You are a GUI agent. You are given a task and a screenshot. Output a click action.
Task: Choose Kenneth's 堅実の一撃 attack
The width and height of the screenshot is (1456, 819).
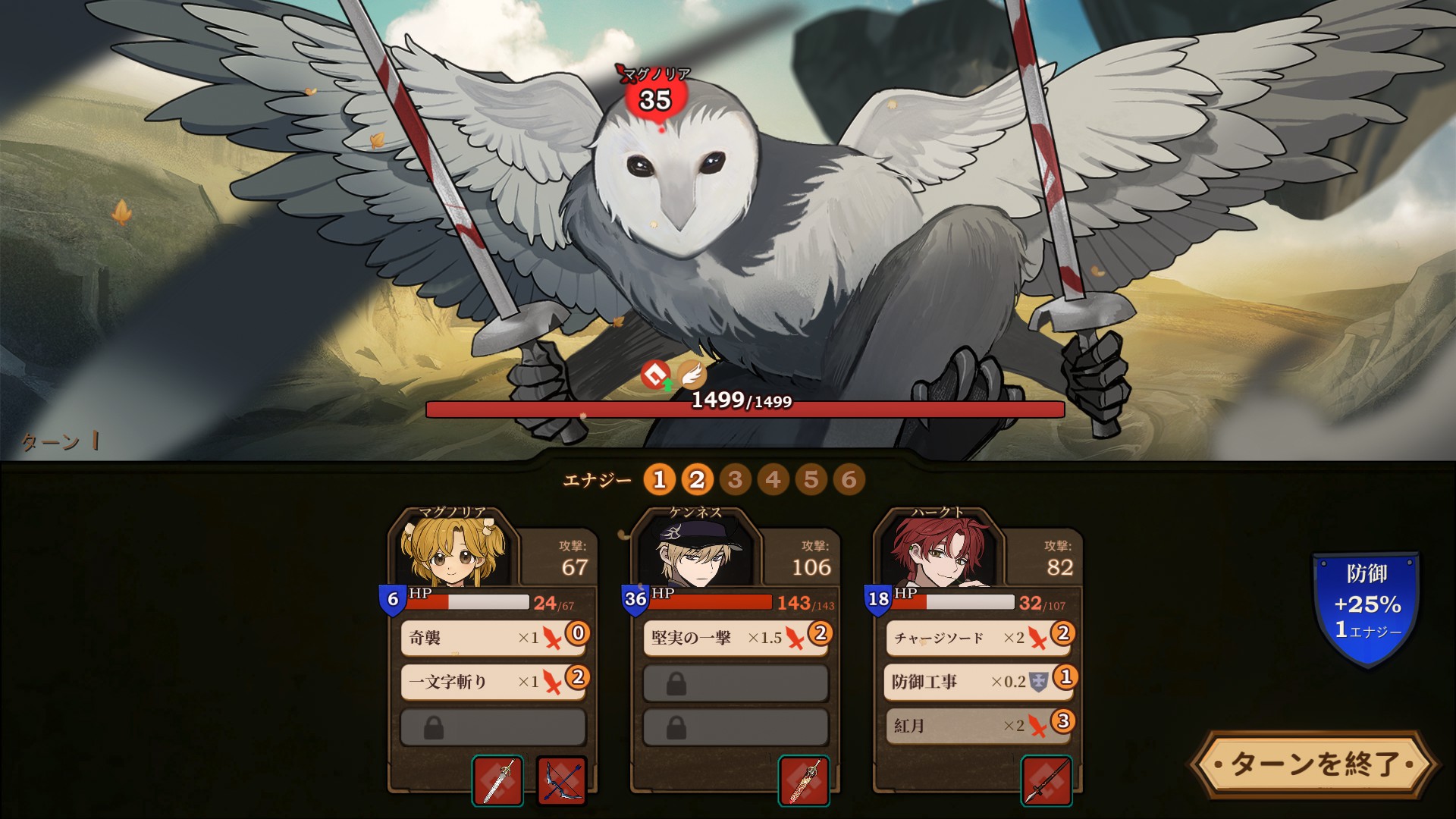(736, 638)
